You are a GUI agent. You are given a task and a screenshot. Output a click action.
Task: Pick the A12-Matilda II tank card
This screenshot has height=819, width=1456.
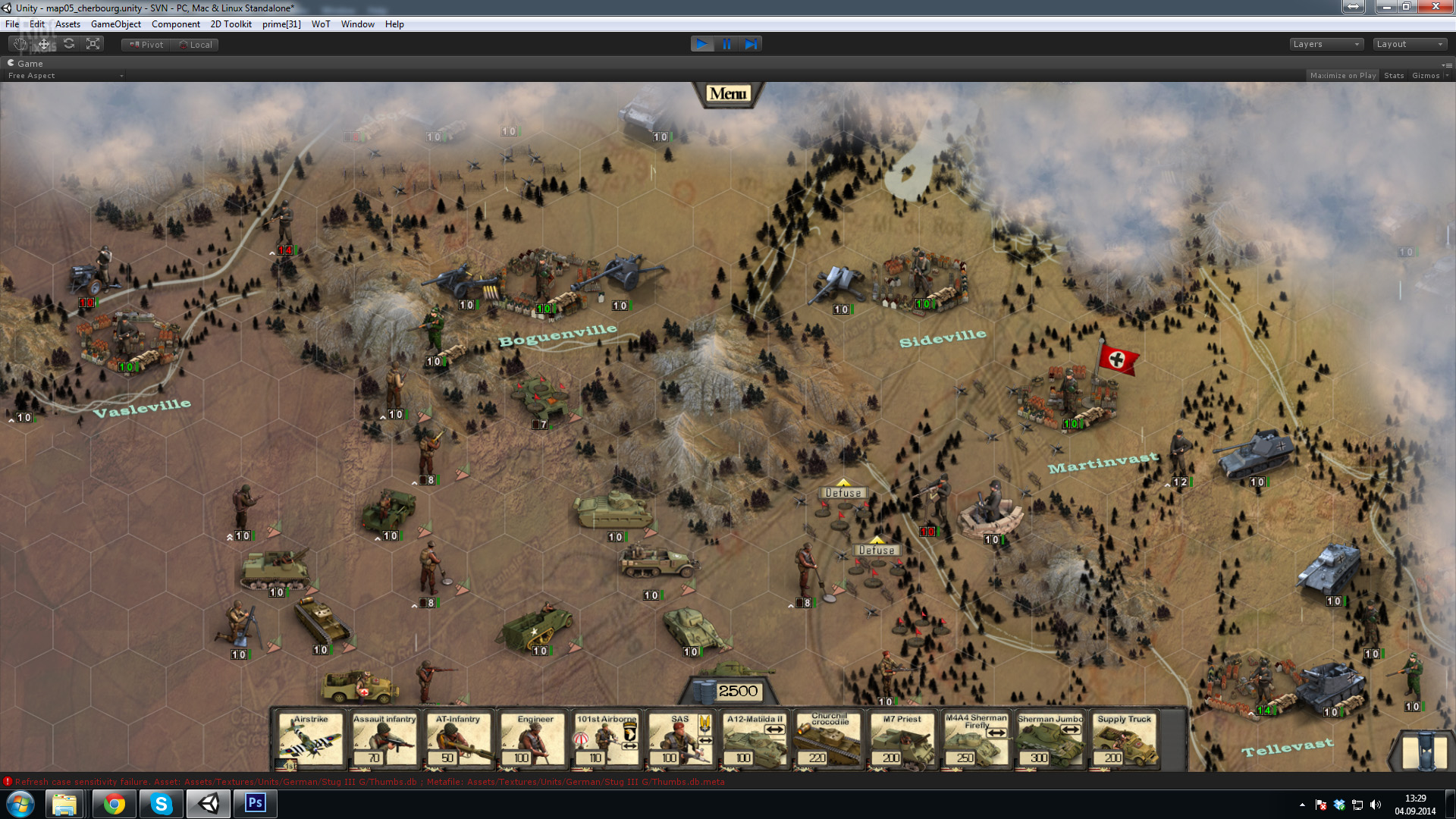coord(755,741)
